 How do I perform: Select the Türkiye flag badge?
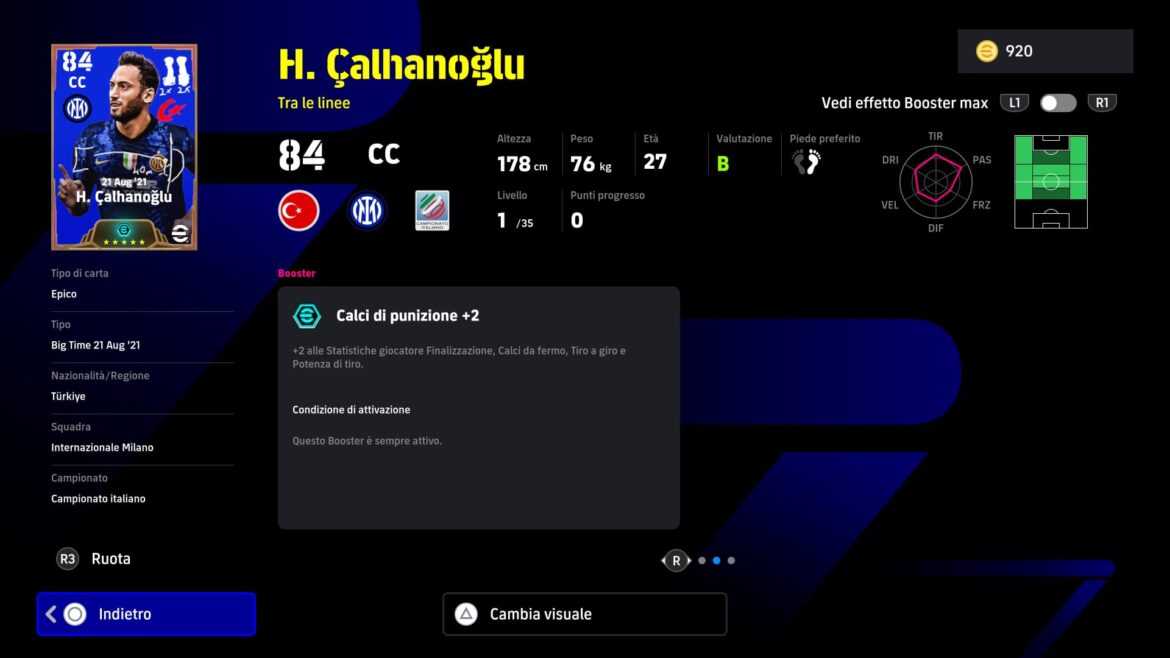pos(298,211)
